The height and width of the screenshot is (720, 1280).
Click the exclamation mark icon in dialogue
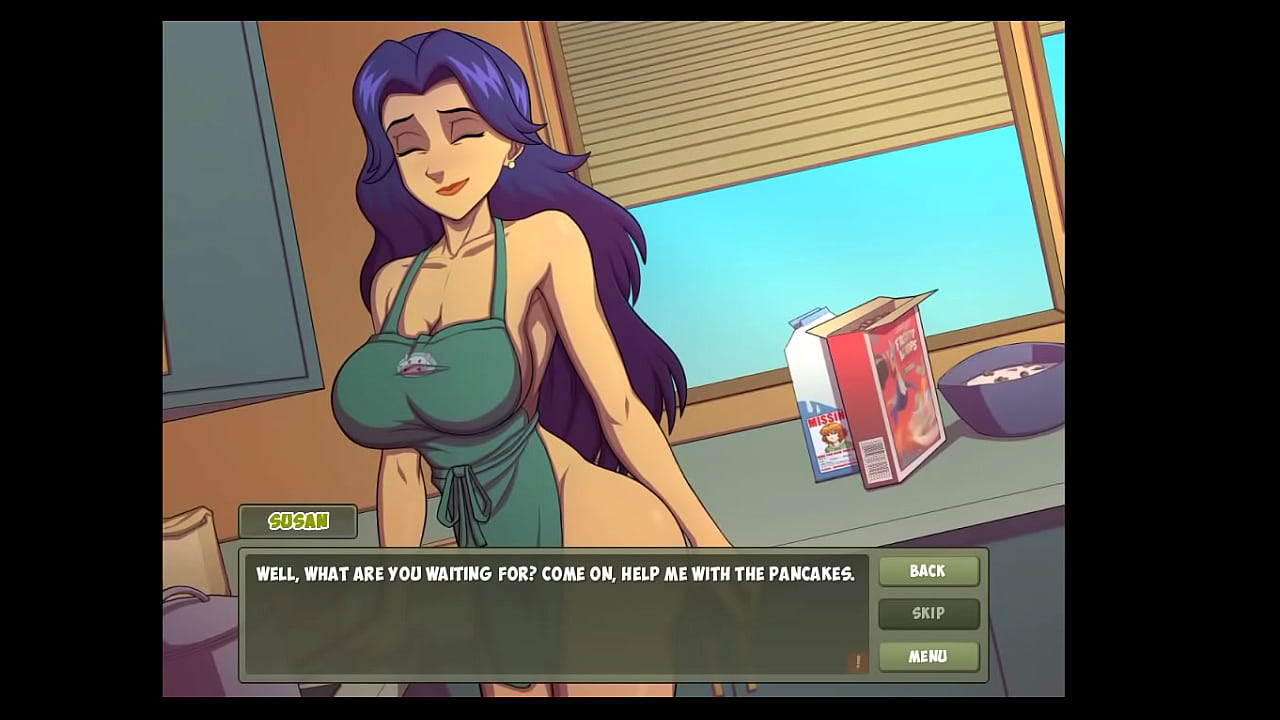pyautogui.click(x=857, y=661)
